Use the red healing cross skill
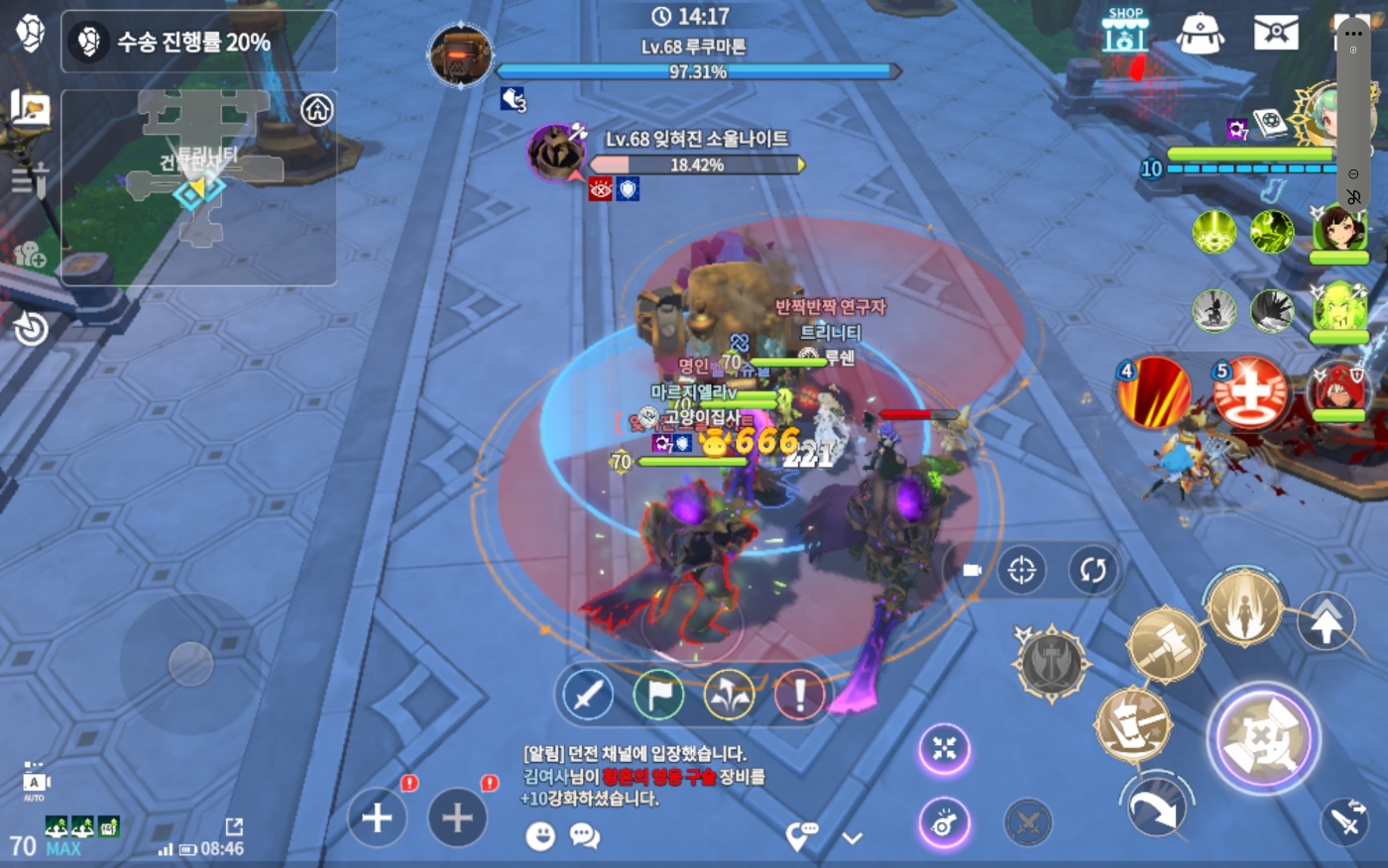 pos(1249,392)
